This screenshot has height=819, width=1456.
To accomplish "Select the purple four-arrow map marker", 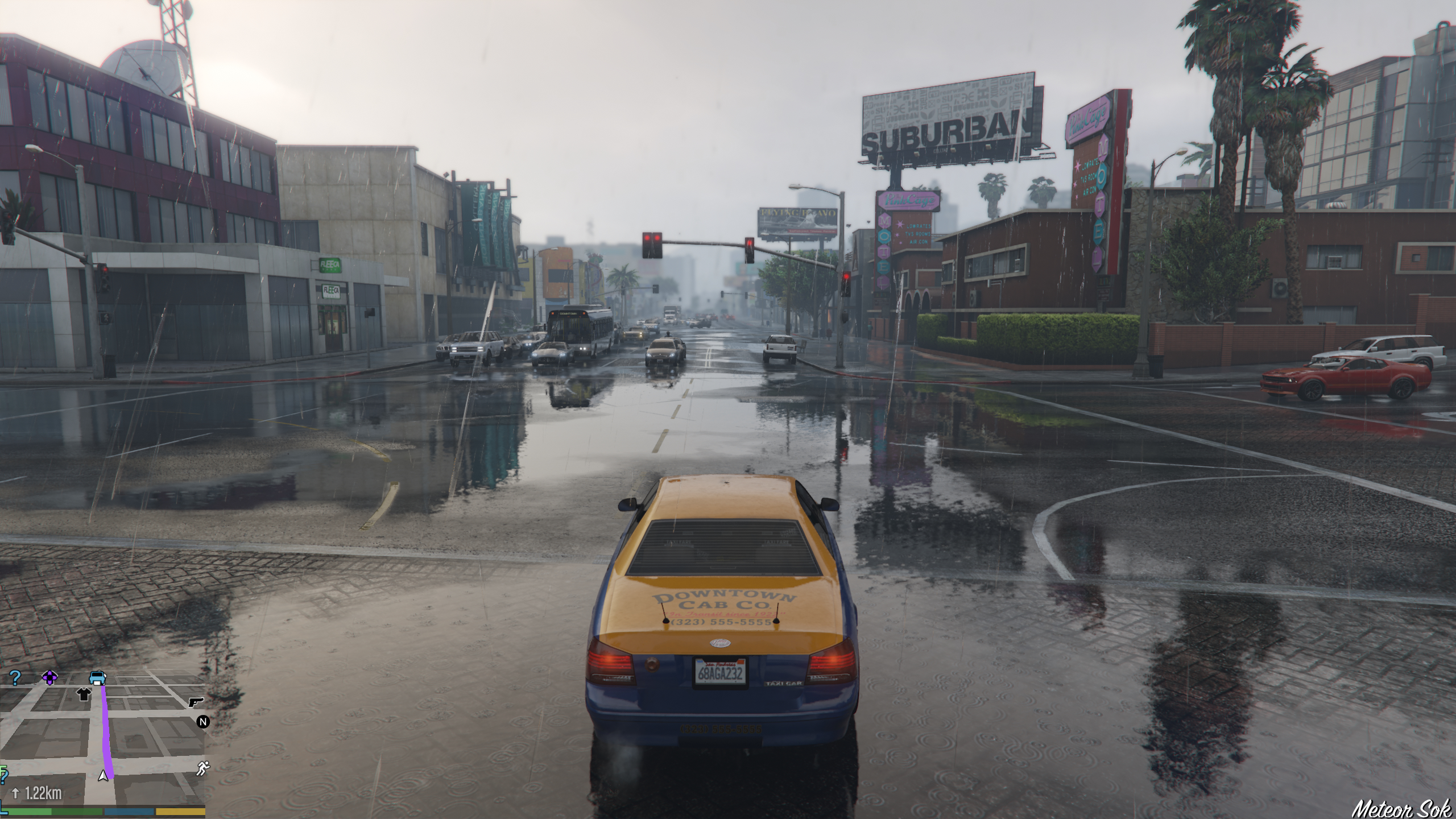I will pos(49,677).
